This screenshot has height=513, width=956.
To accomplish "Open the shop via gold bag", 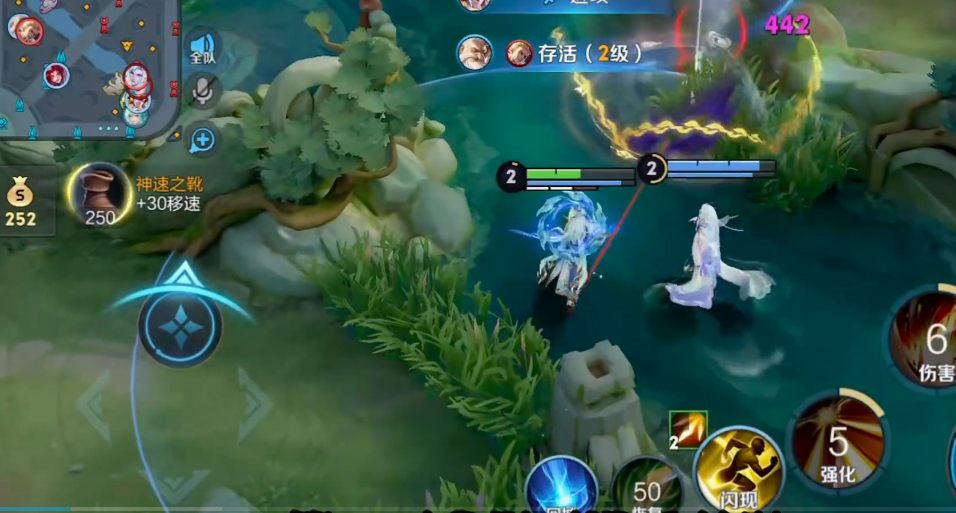I will tap(20, 198).
